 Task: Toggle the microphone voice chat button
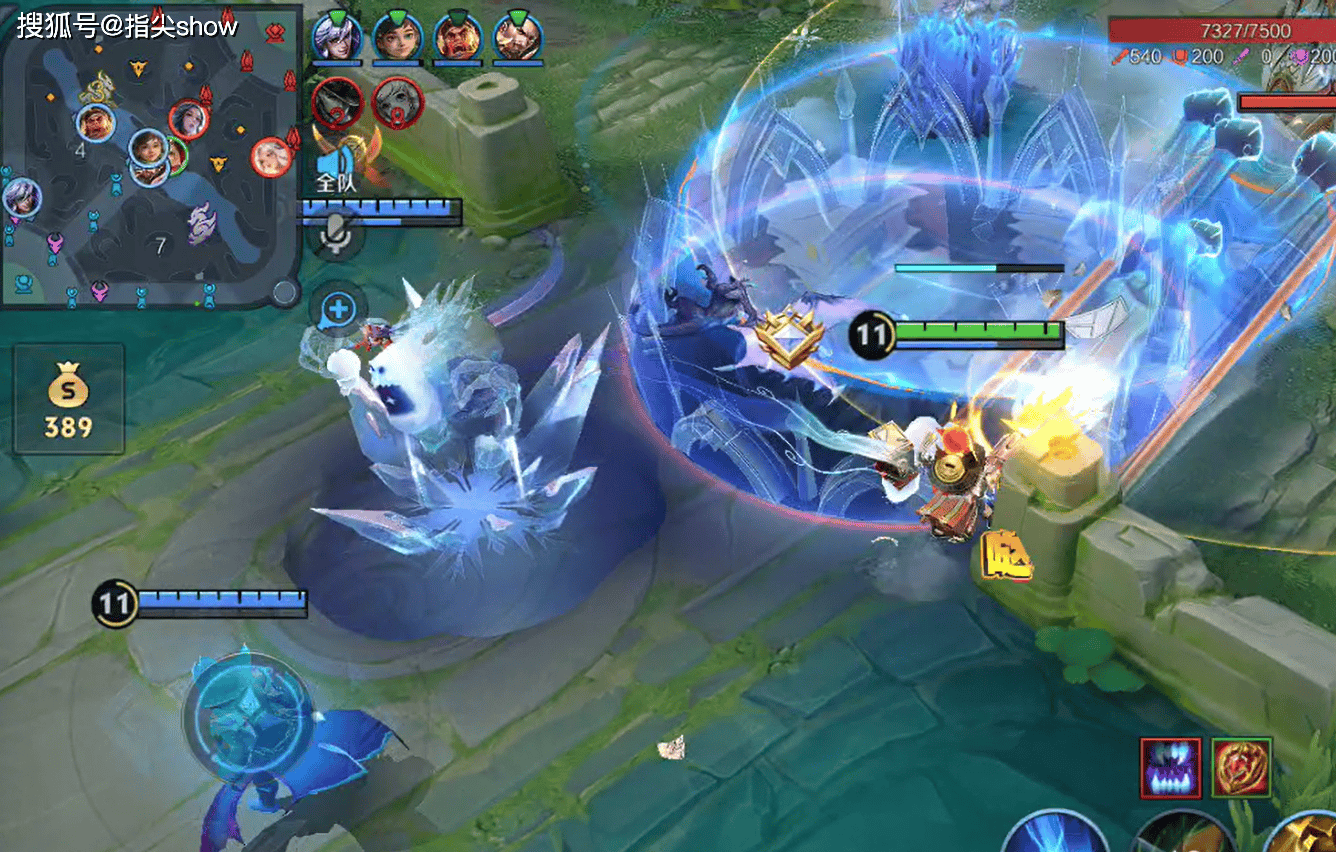(x=338, y=236)
